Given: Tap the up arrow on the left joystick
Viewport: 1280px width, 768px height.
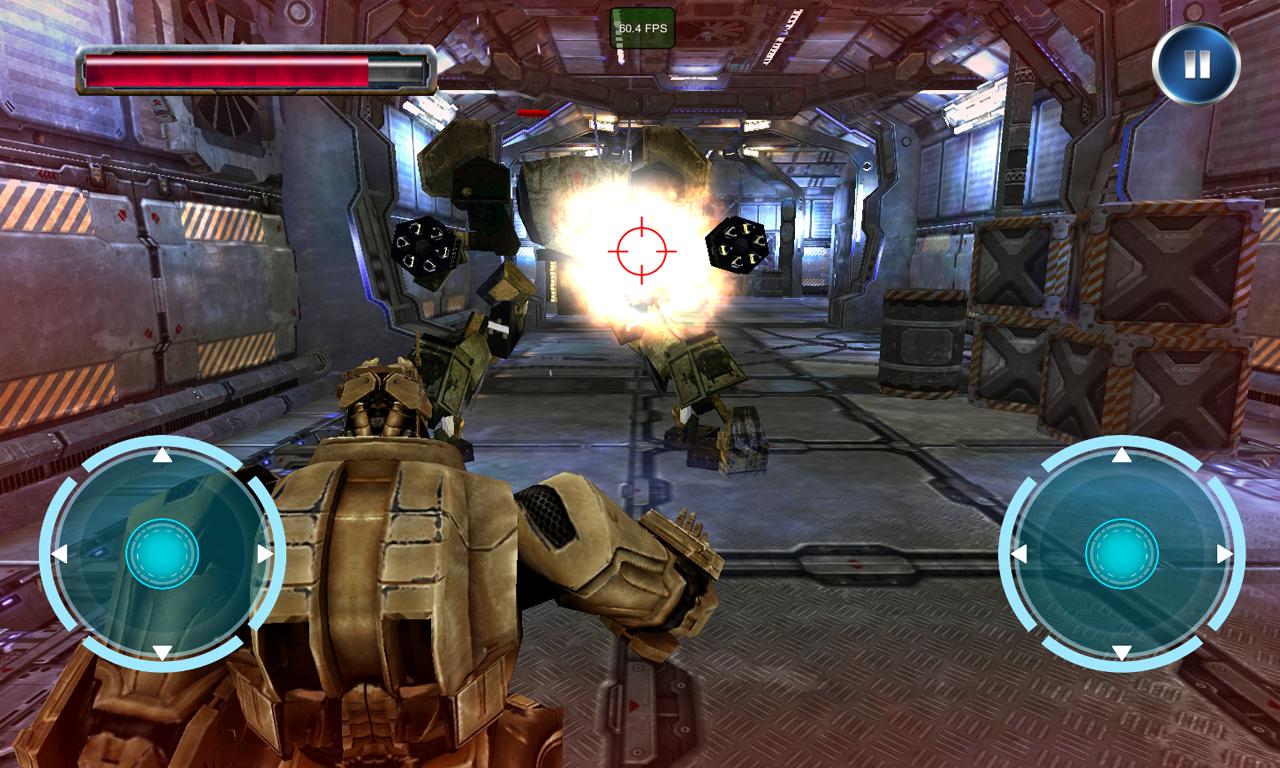Looking at the screenshot, I should [162, 457].
